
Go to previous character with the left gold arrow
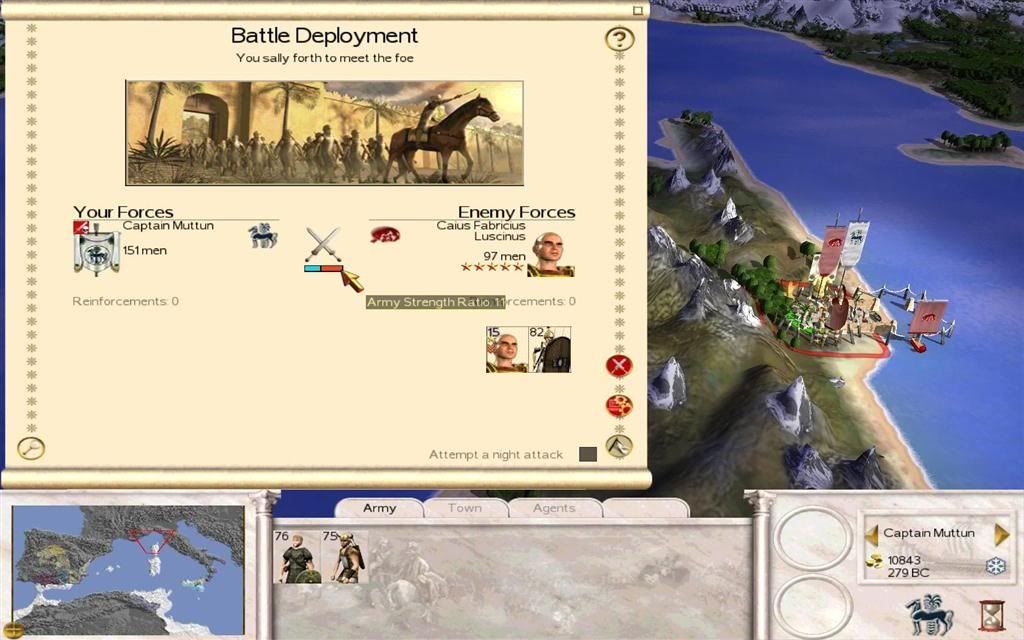[871, 534]
